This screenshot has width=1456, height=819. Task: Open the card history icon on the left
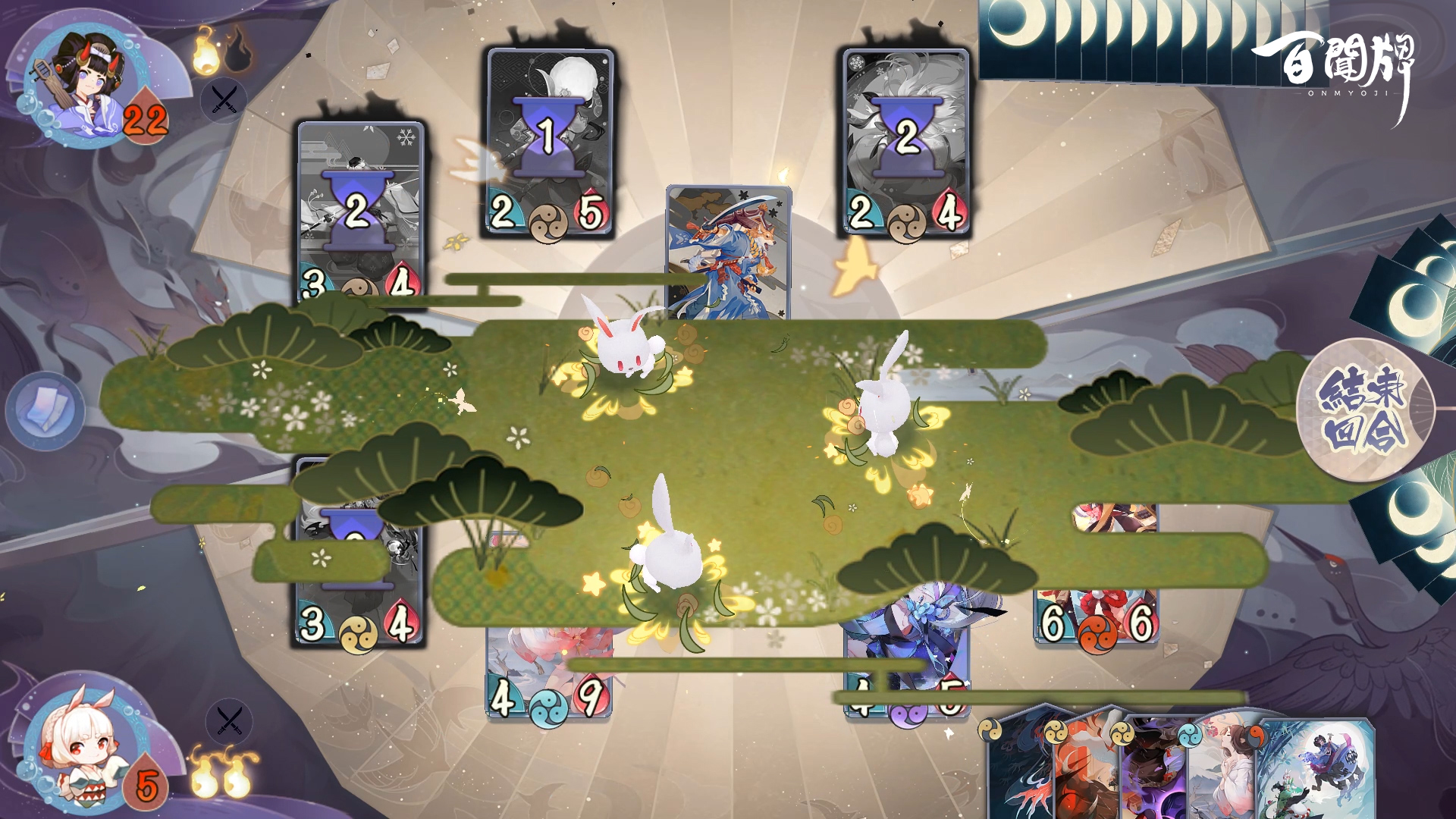pos(45,410)
